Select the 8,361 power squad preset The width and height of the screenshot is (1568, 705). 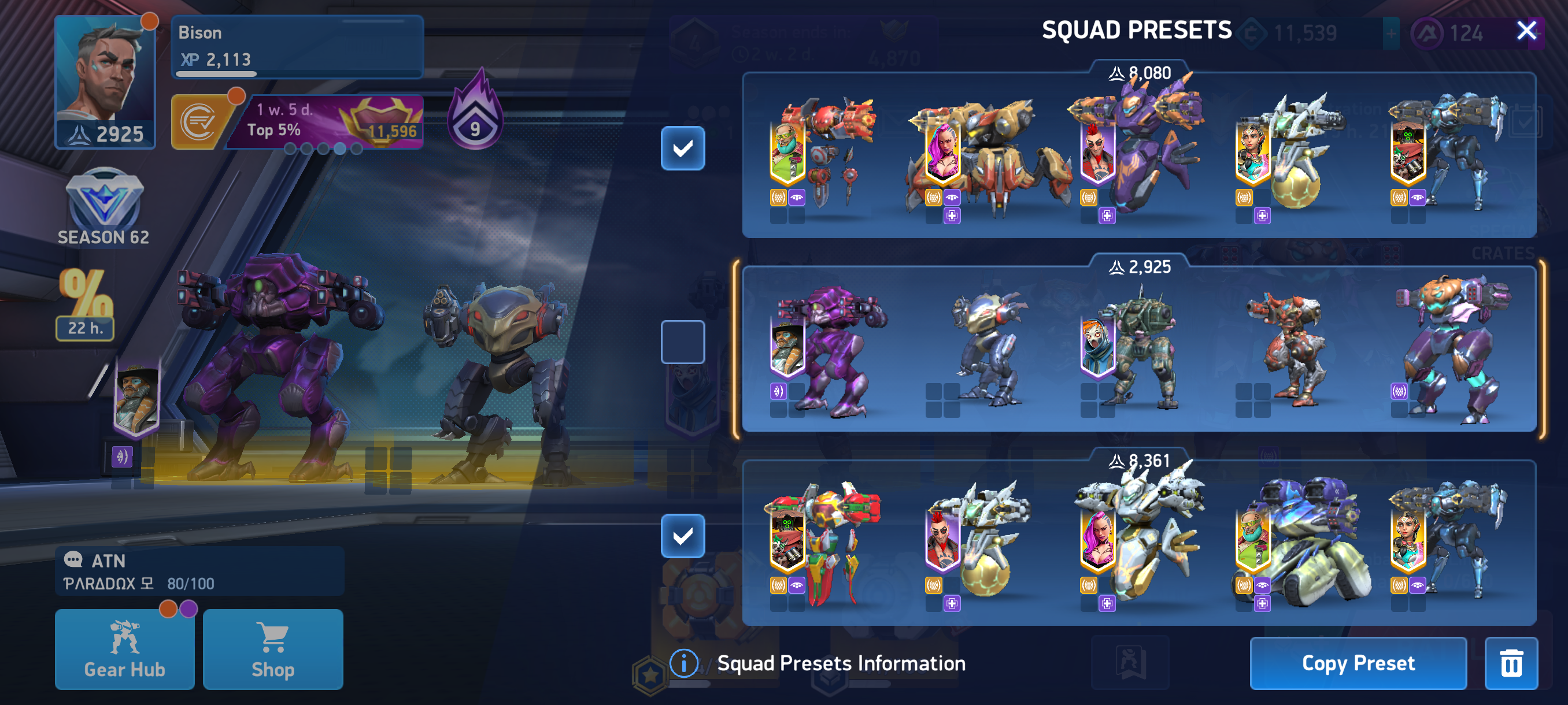[x=1138, y=543]
